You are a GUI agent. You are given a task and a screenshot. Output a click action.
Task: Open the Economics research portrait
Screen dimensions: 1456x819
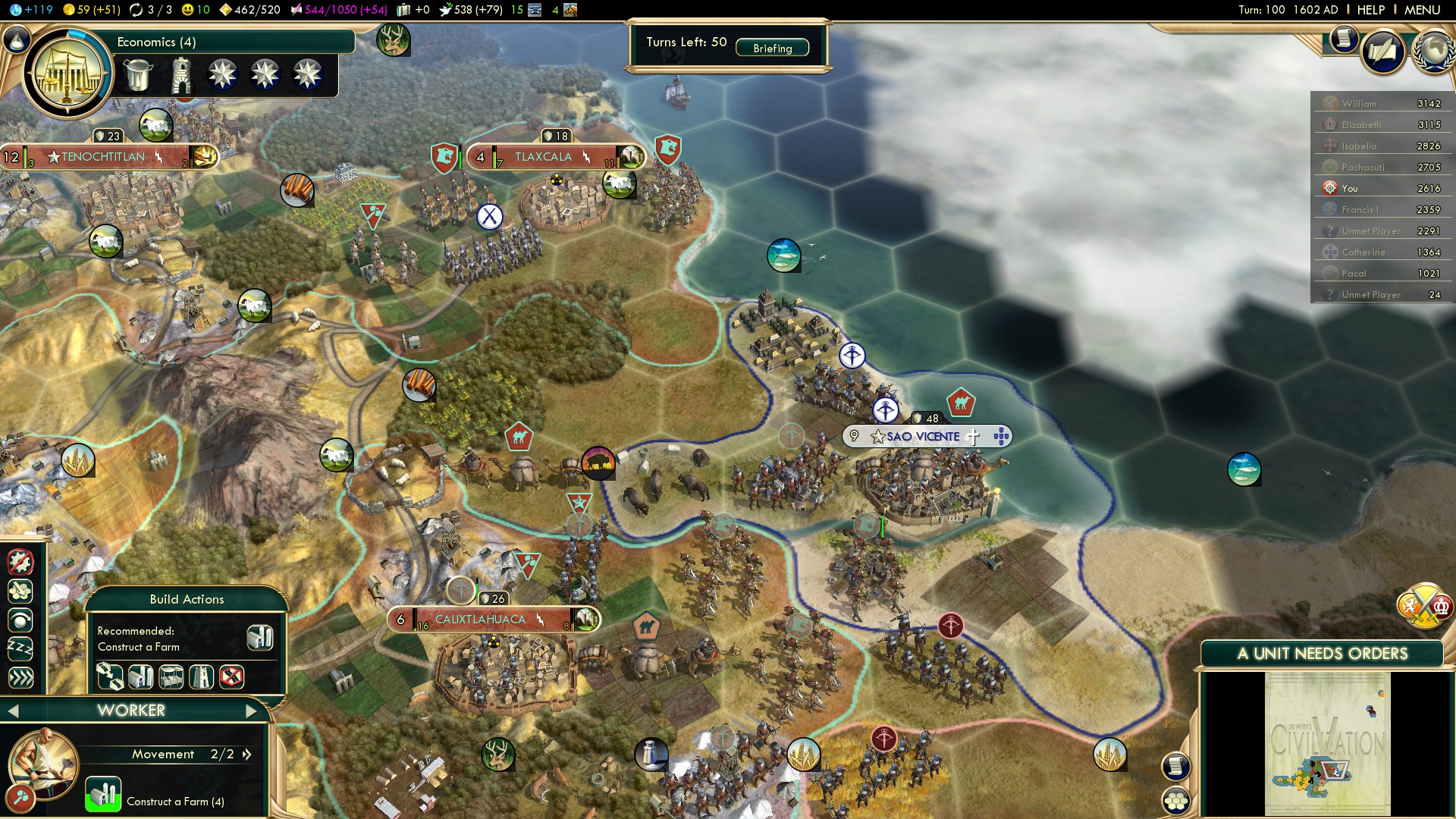(68, 74)
